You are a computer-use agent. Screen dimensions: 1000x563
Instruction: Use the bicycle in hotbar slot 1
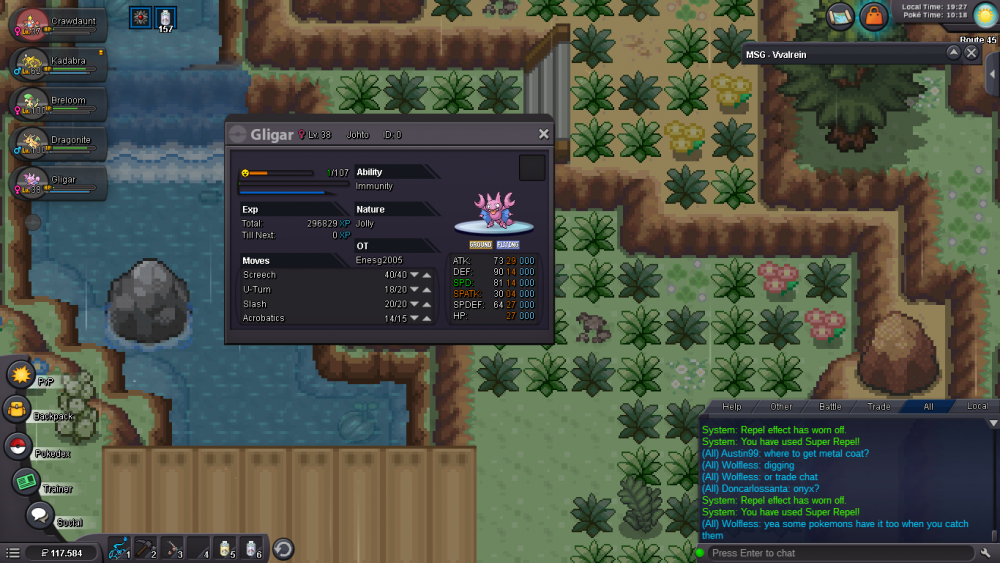tap(119, 548)
